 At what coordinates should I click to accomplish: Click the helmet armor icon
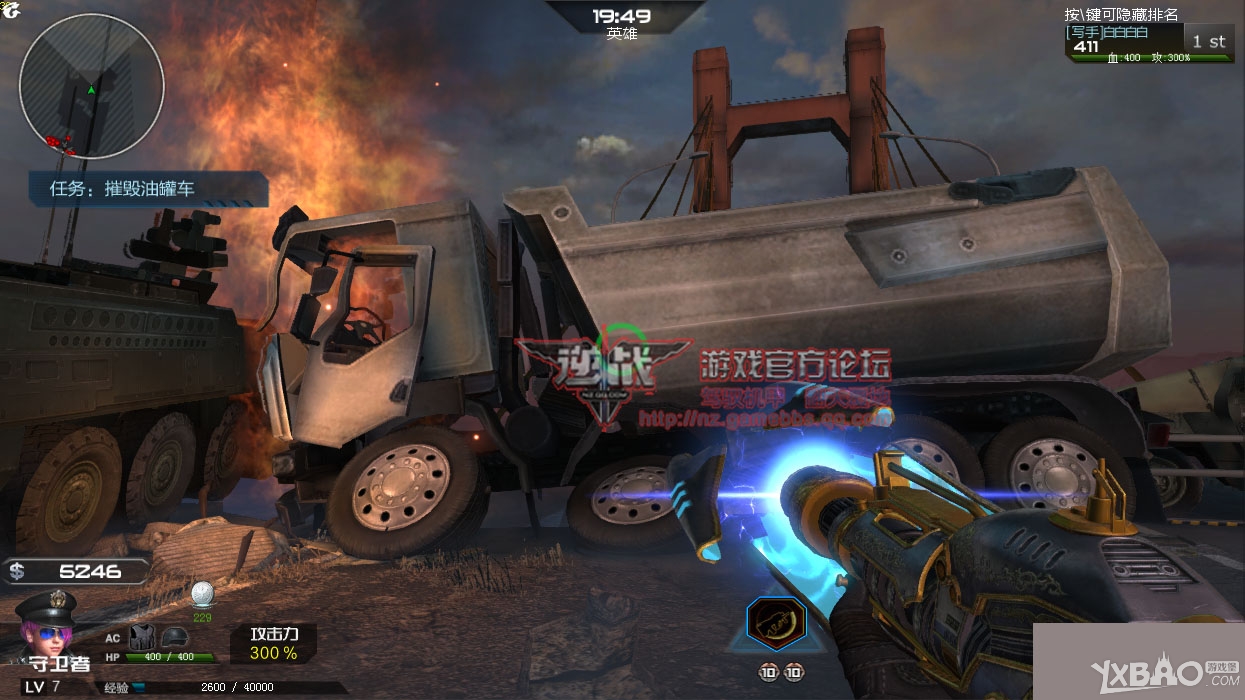174,637
